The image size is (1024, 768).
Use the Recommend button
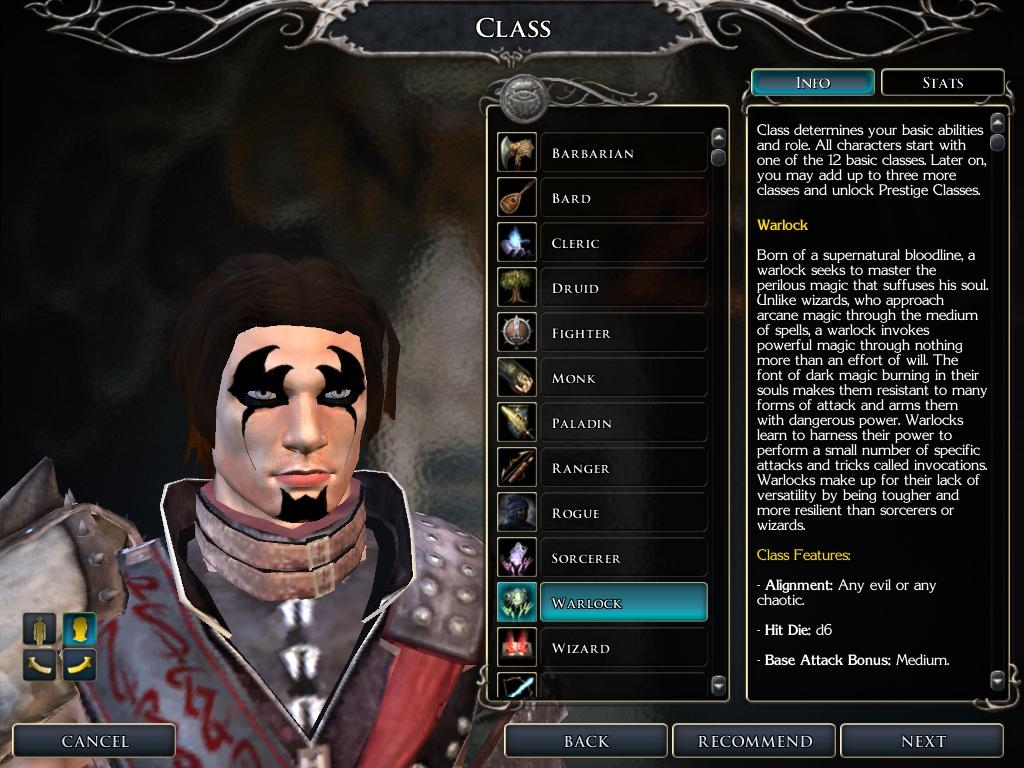click(x=755, y=741)
